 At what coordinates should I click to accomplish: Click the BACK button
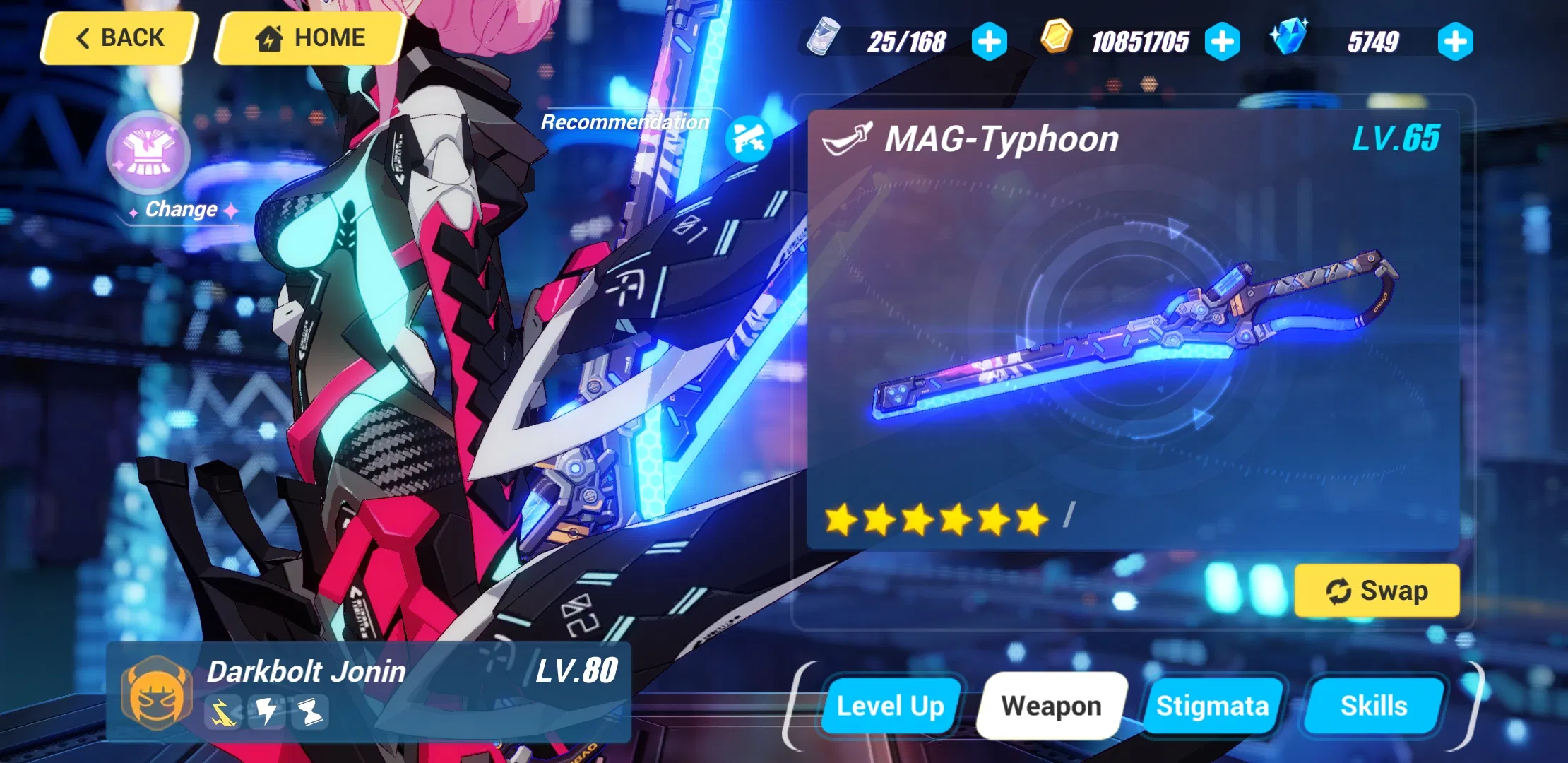(x=117, y=37)
